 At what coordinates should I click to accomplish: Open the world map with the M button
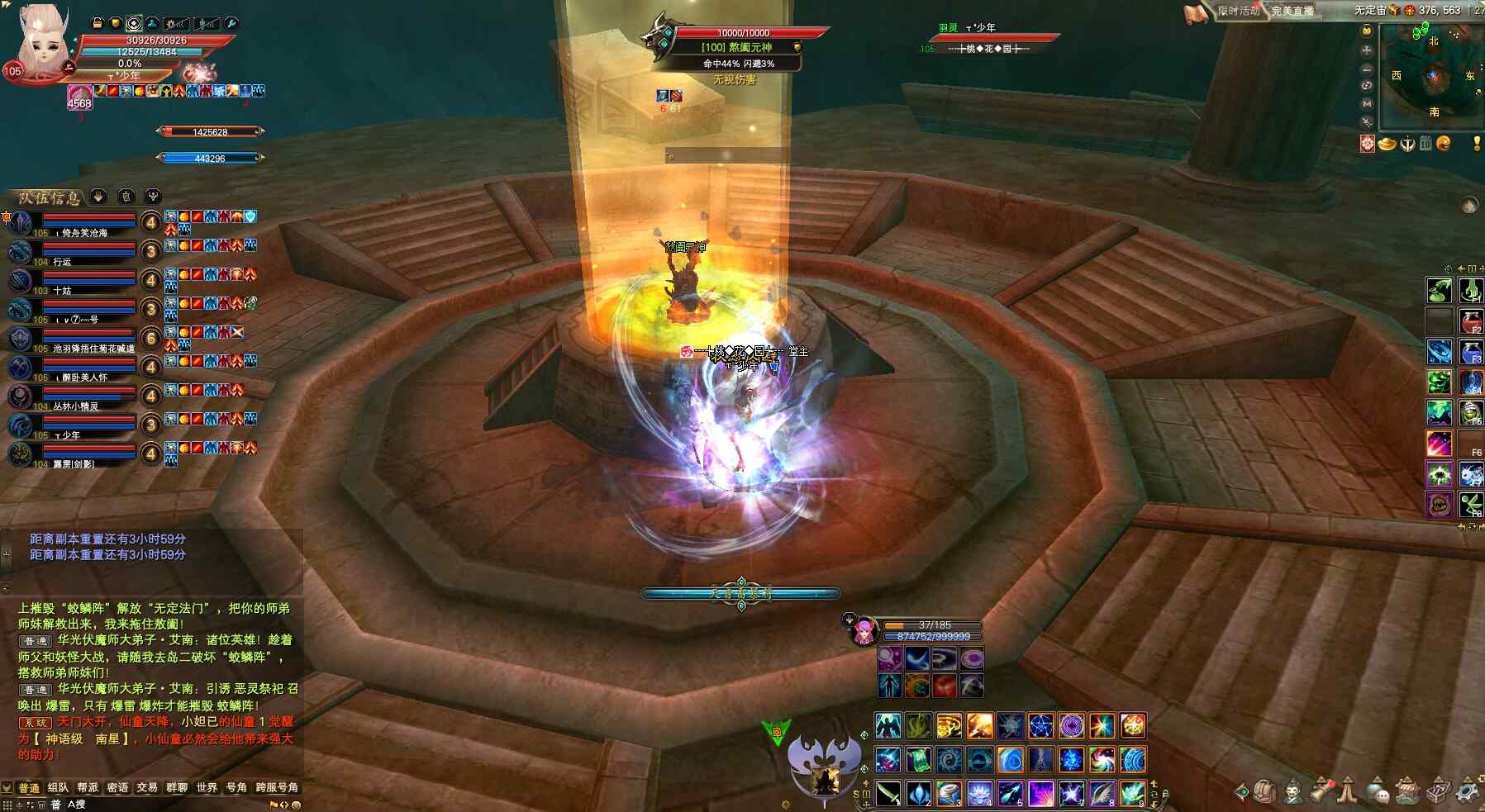(x=1367, y=103)
